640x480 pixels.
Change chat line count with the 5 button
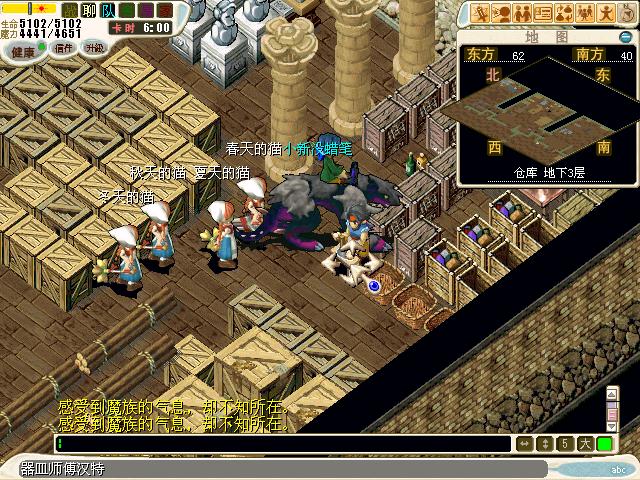click(565, 443)
